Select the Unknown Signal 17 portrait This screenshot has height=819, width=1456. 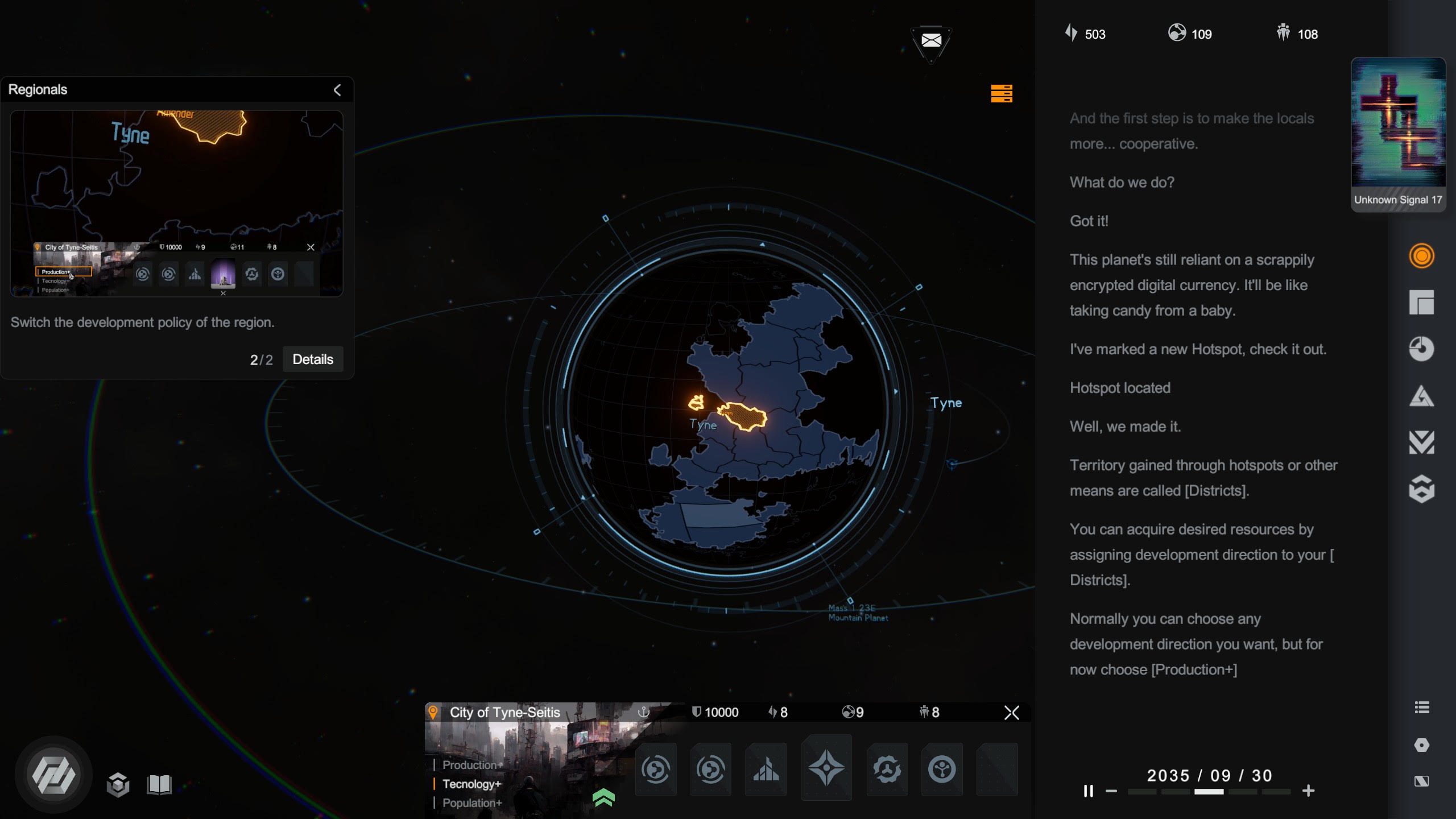[1398, 134]
